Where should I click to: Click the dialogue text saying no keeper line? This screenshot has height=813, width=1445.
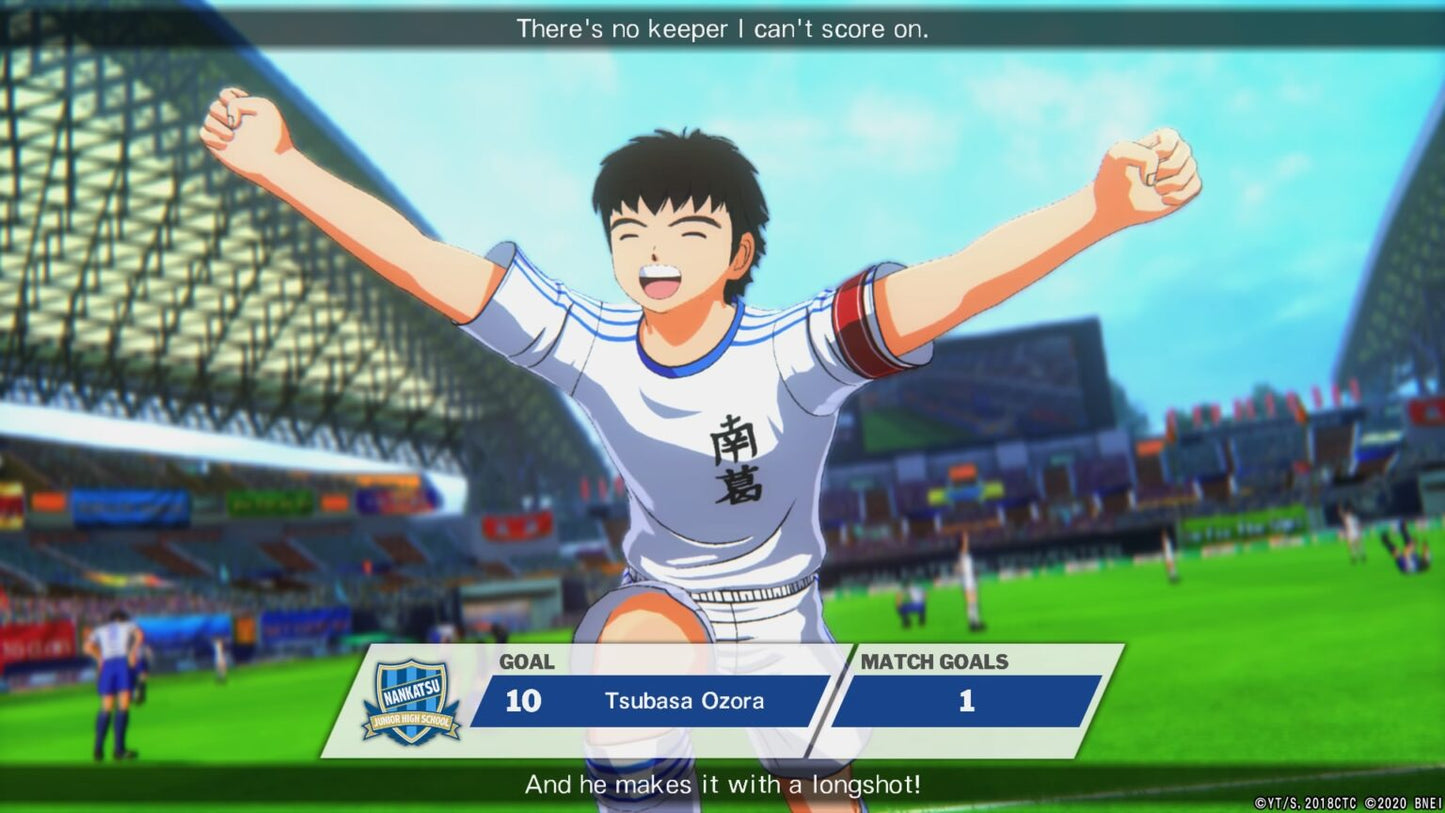722,29
